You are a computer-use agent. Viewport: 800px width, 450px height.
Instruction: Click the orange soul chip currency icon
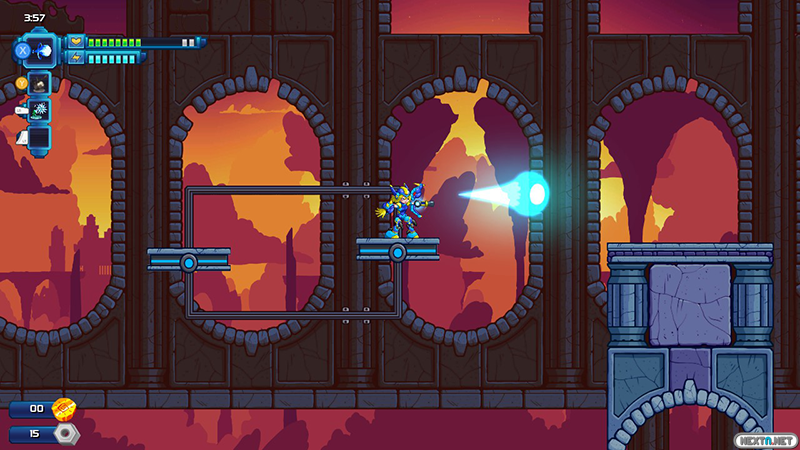pyautogui.click(x=64, y=408)
